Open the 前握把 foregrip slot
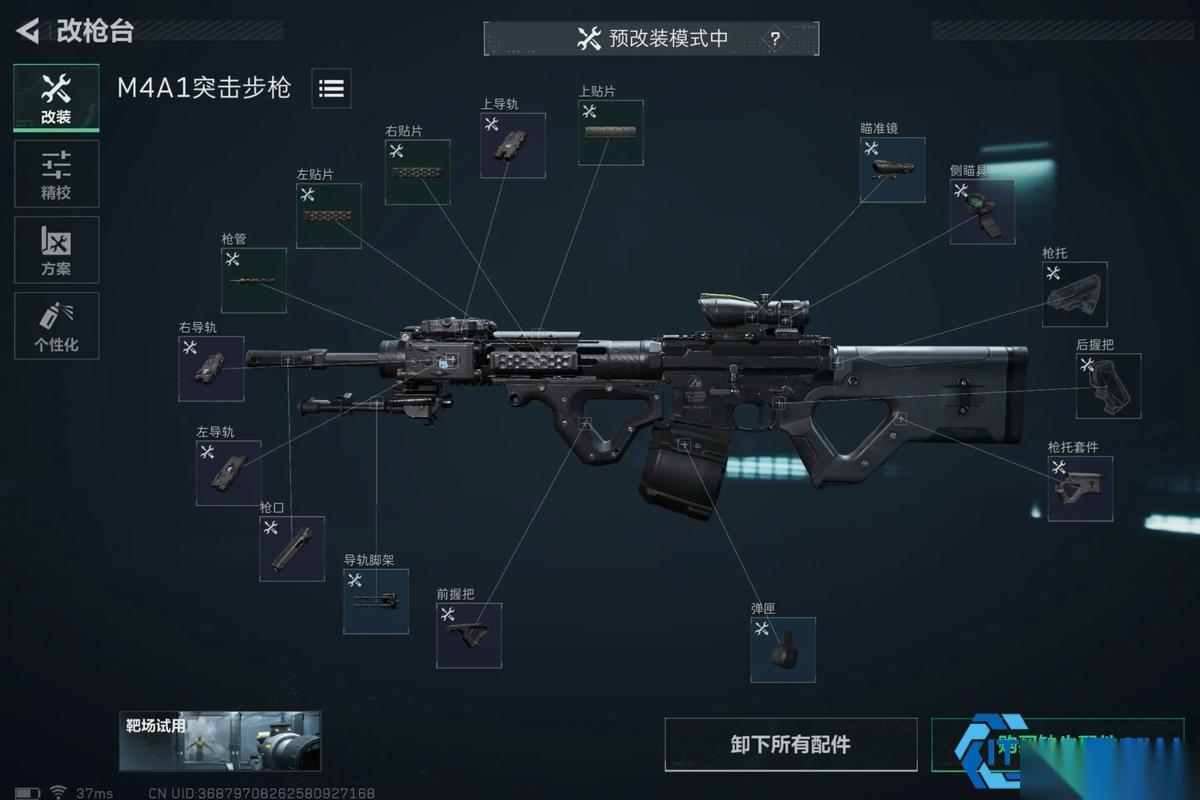The width and height of the screenshot is (1200, 800). [469, 635]
